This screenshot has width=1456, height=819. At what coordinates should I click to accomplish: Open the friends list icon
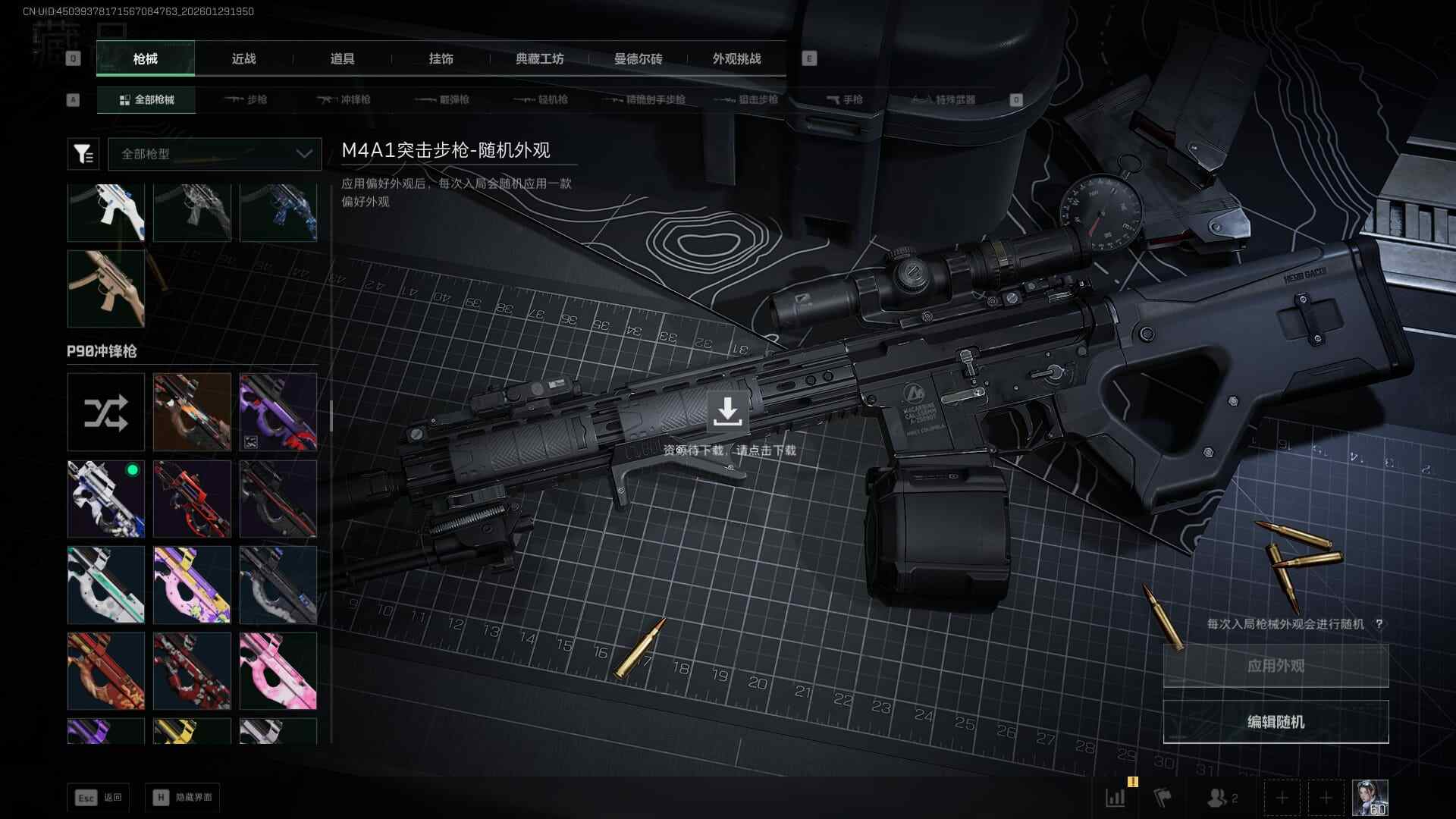point(1221,798)
